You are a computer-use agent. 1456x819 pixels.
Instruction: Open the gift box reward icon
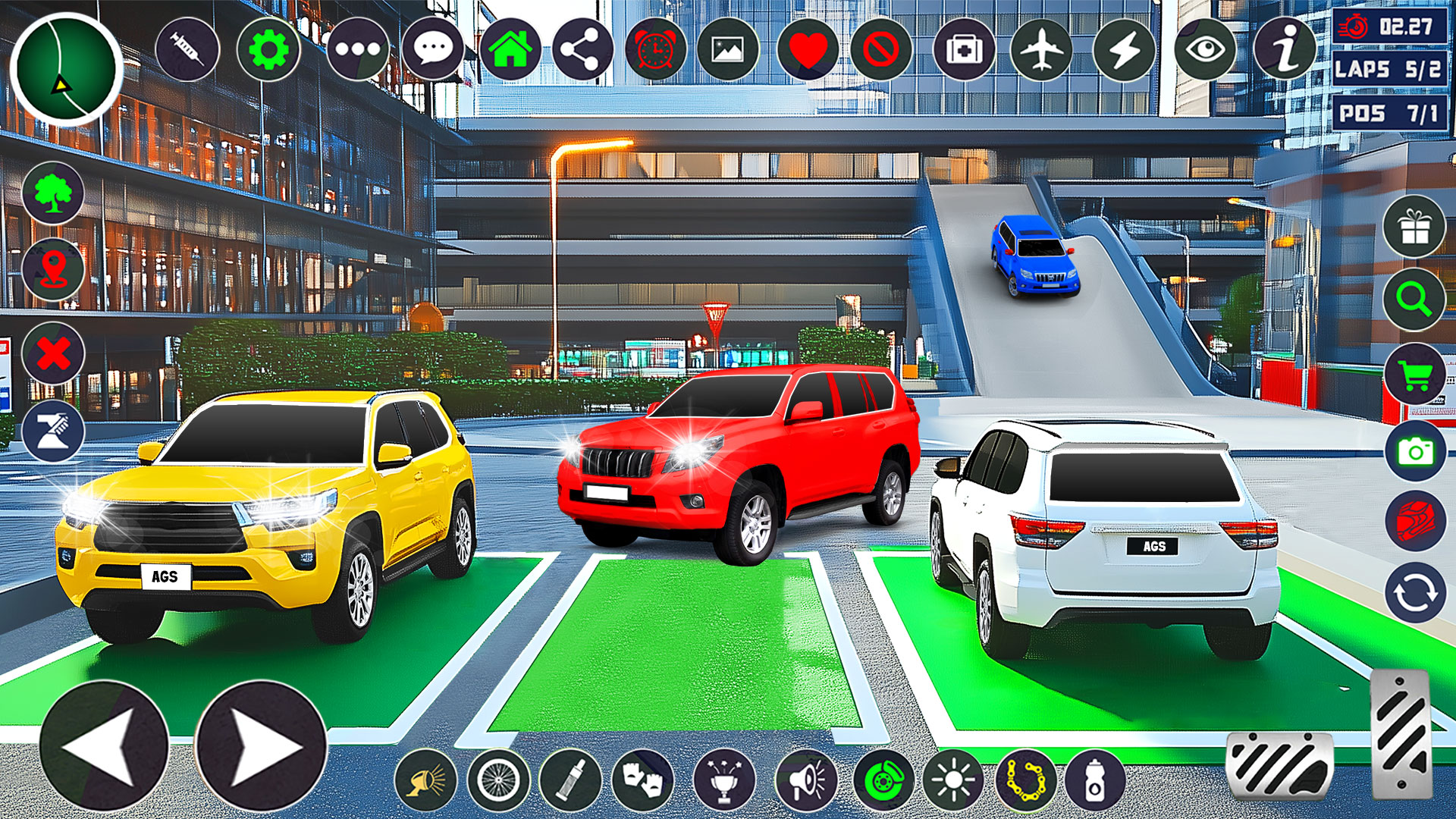pos(1414,227)
